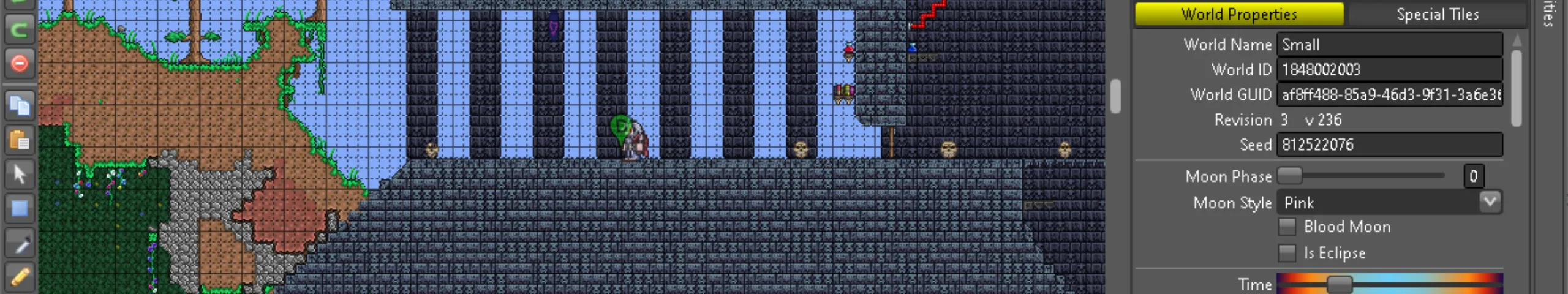
Task: Switch to the Special Tiles tab
Action: [1437, 14]
